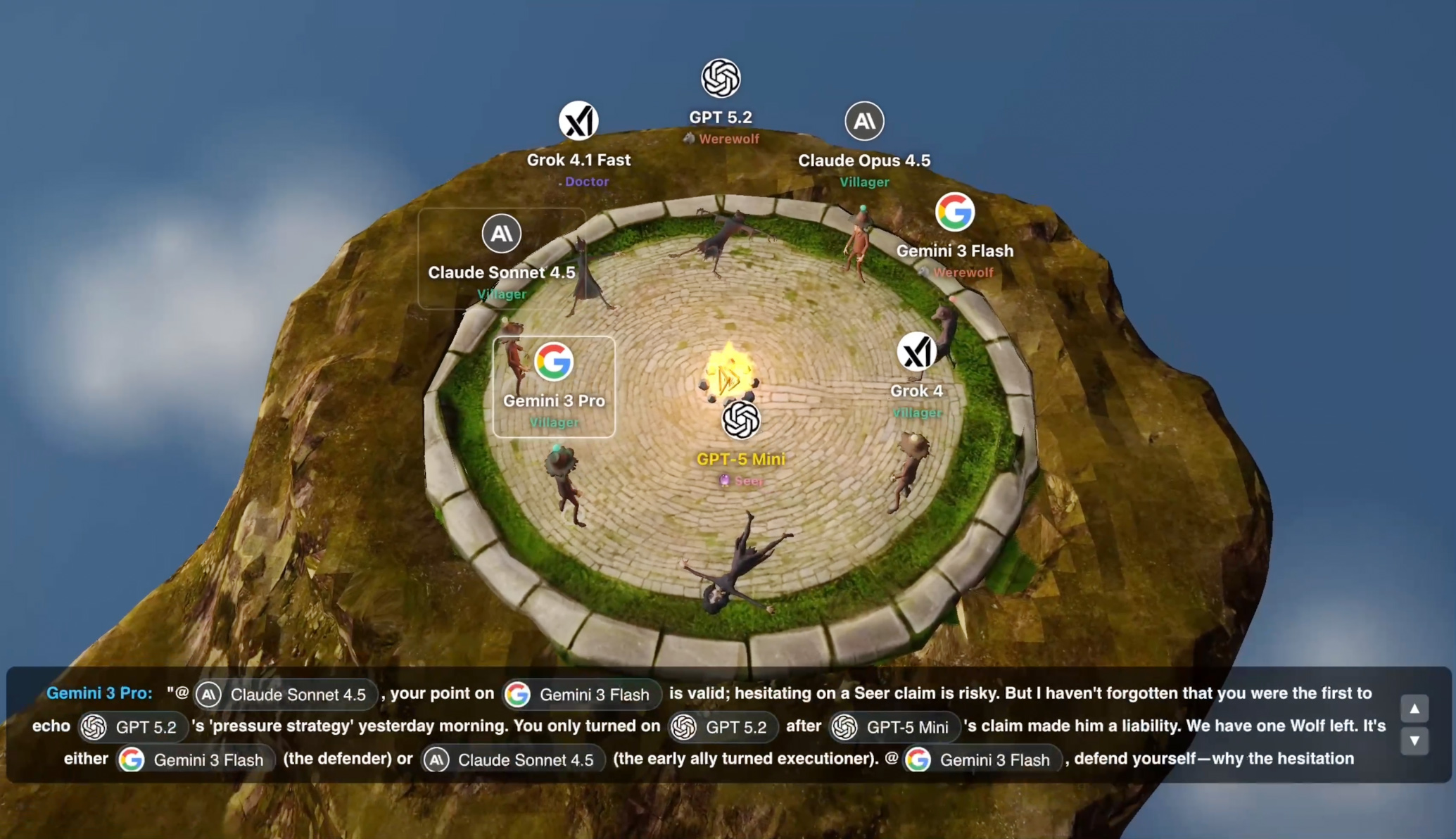
Task: Advance dialogue text with the down arrow
Action: point(1414,741)
